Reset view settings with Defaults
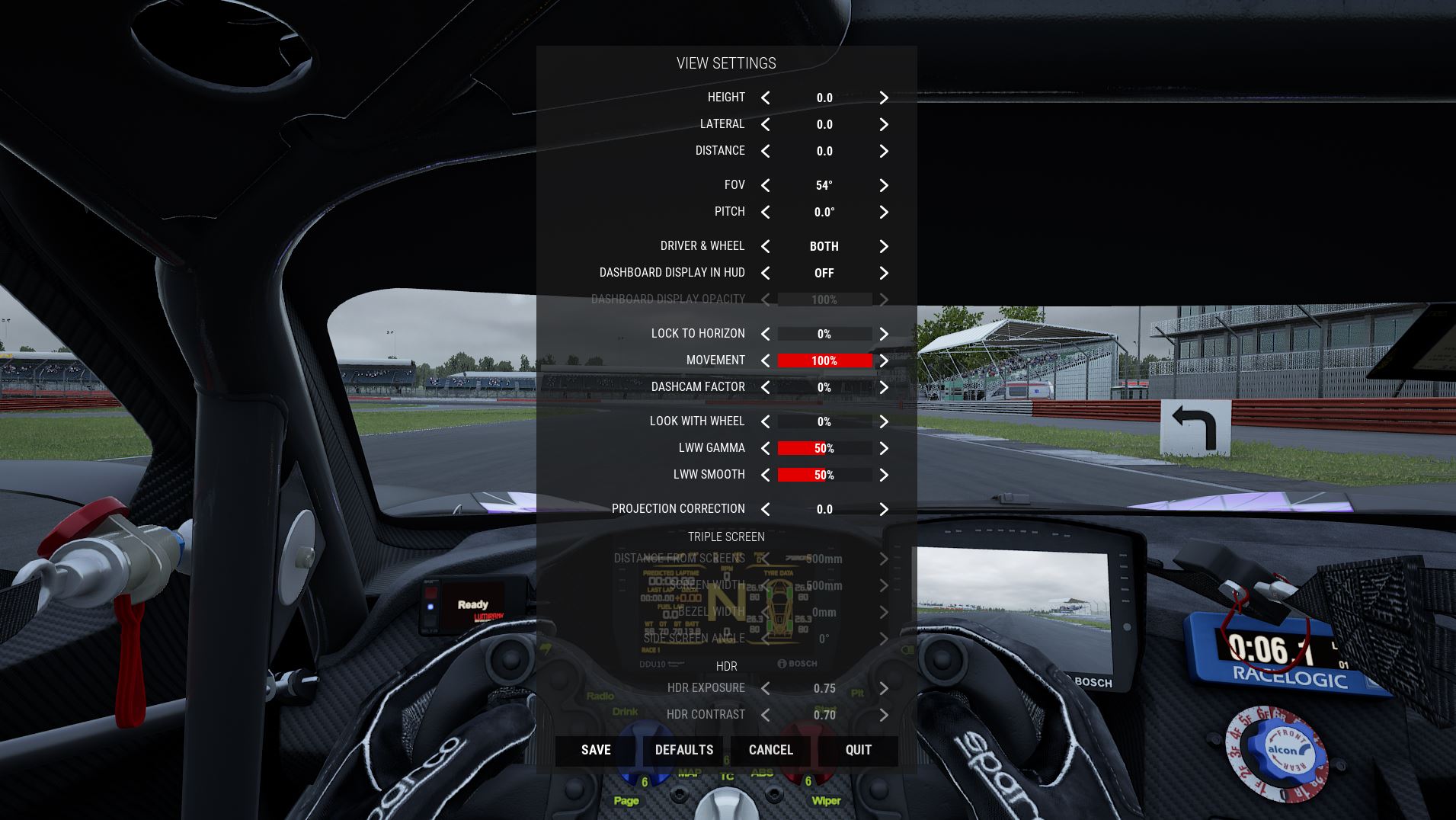 tap(684, 750)
